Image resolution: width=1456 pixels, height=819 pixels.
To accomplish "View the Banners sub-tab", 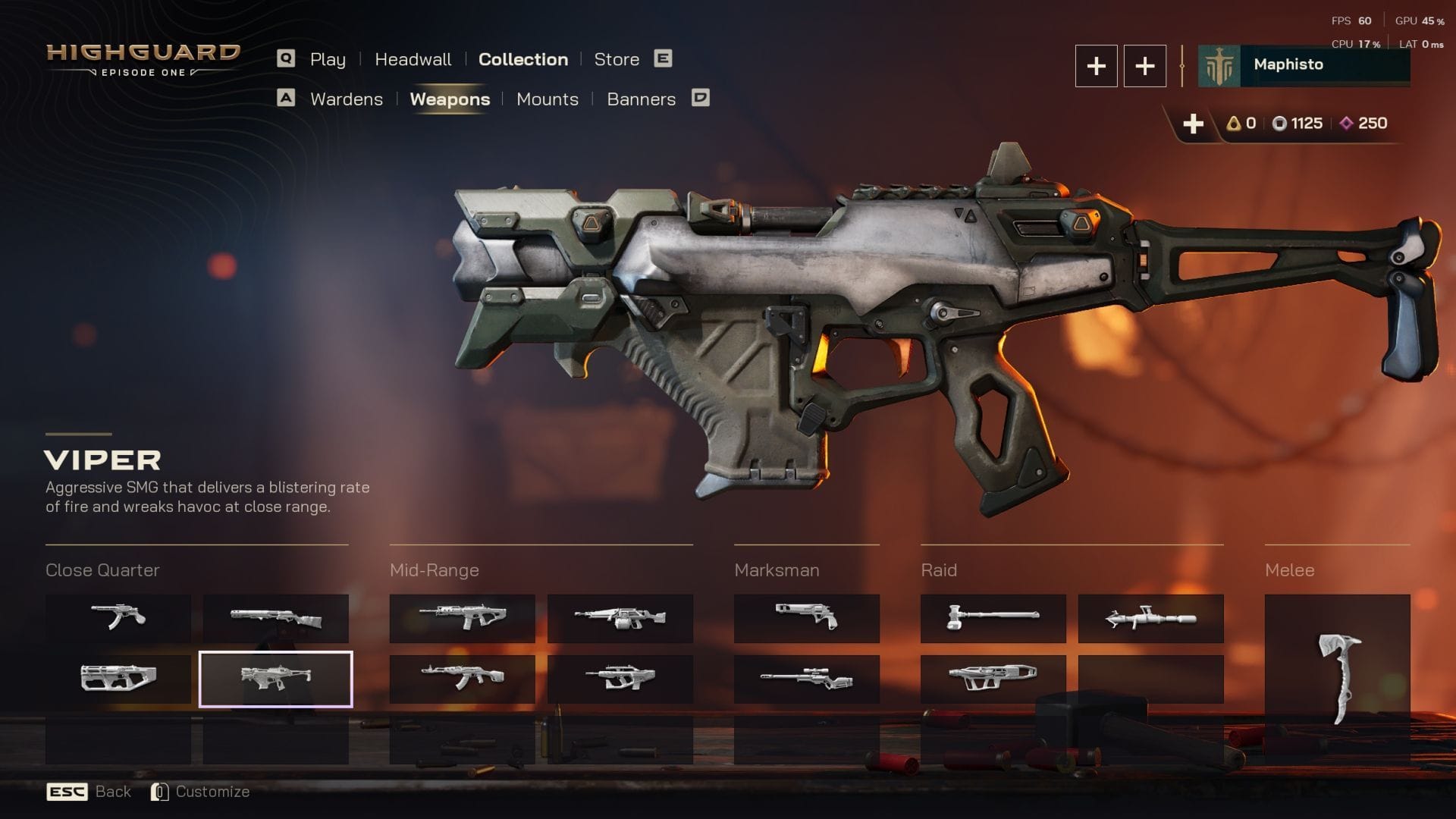I will coord(641,99).
